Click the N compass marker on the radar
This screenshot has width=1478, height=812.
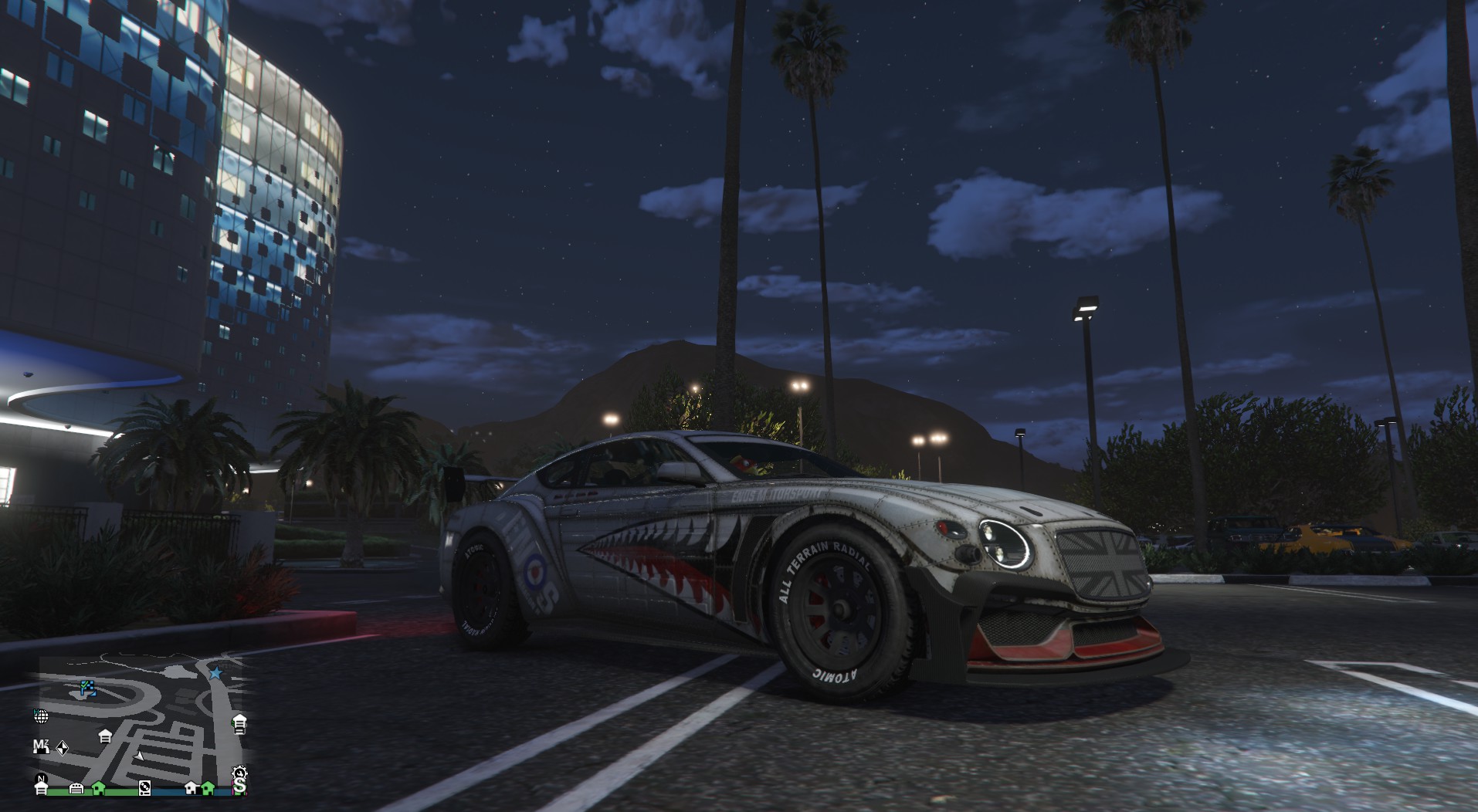(x=41, y=777)
